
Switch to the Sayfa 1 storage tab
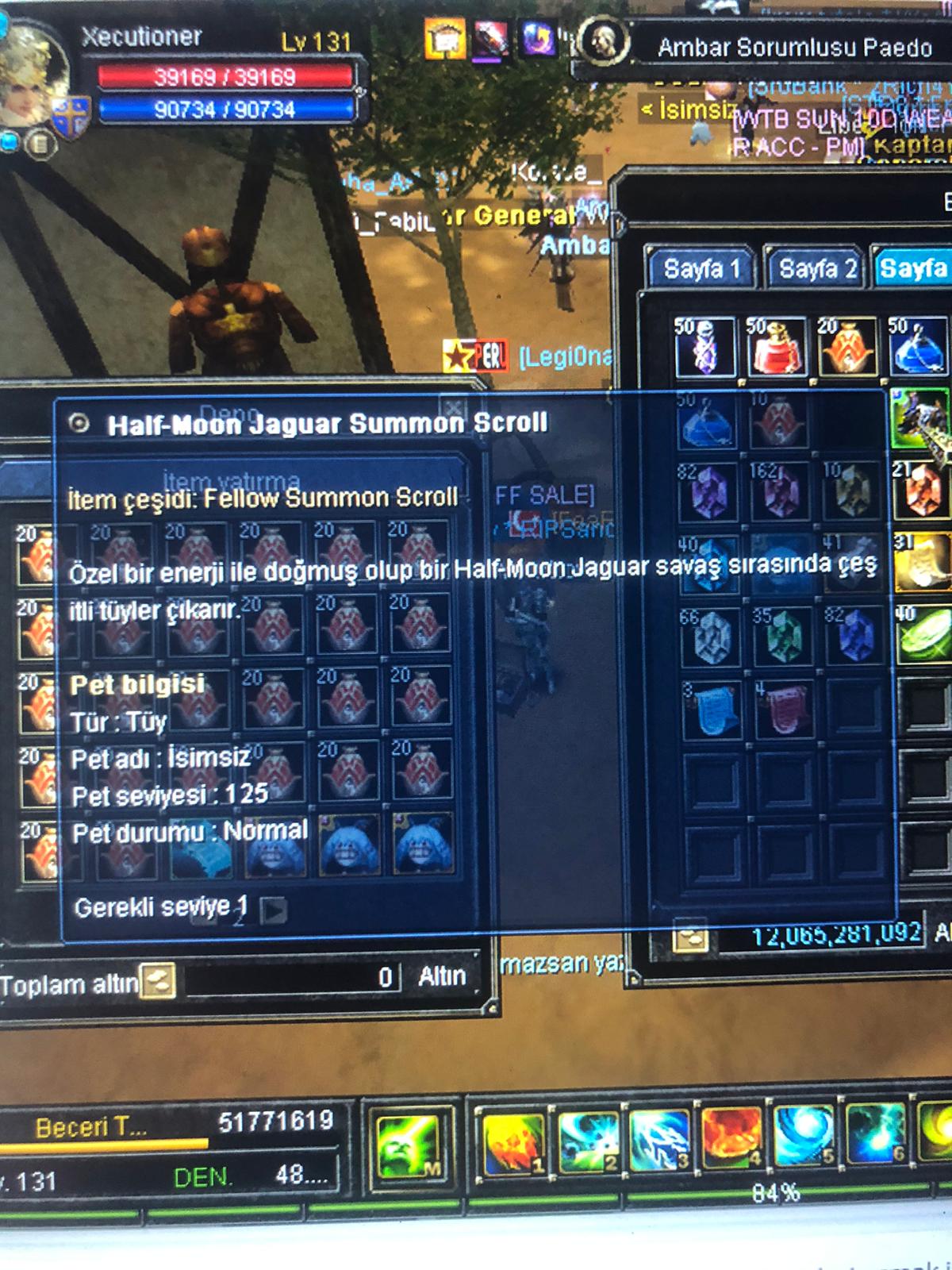pos(701,269)
